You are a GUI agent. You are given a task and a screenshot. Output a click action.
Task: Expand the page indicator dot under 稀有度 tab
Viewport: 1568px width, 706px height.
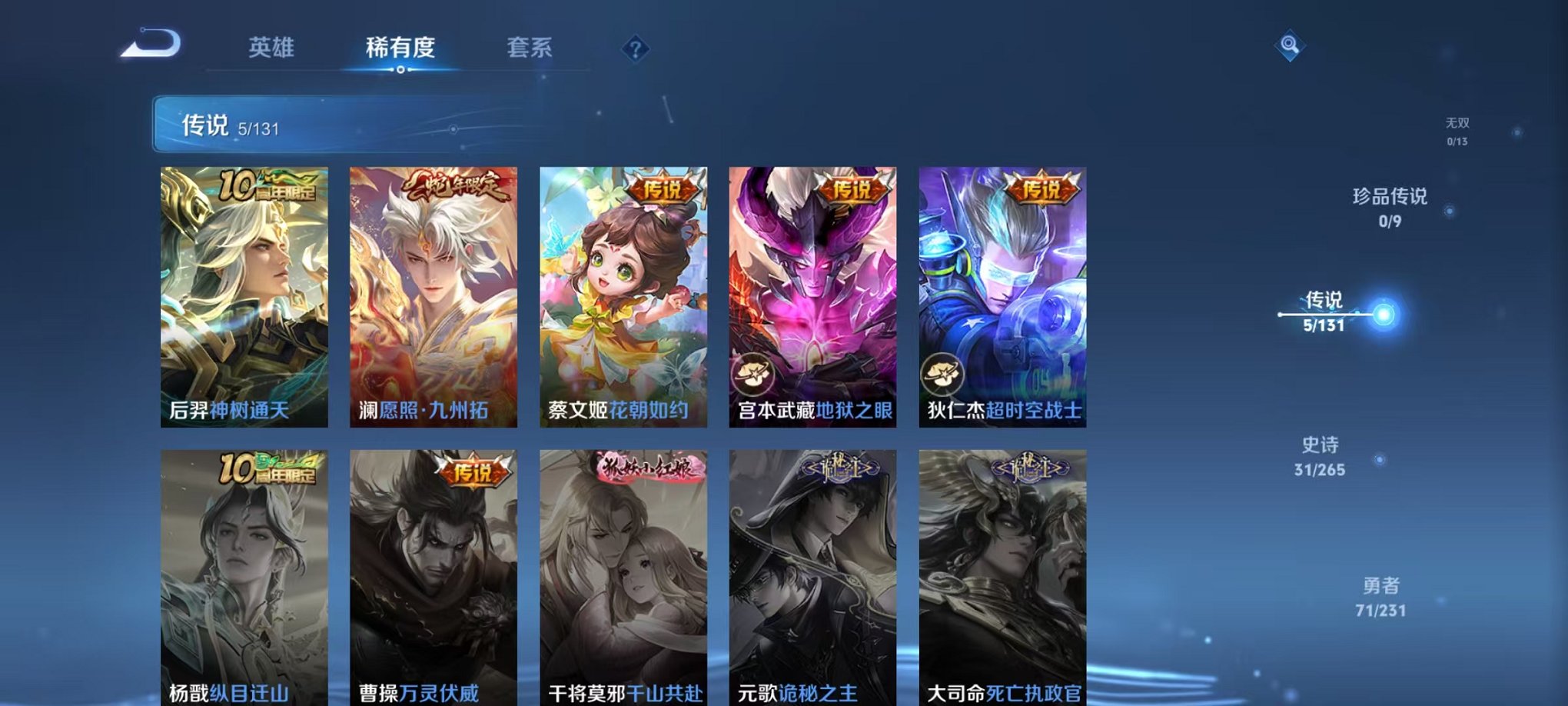click(400, 71)
